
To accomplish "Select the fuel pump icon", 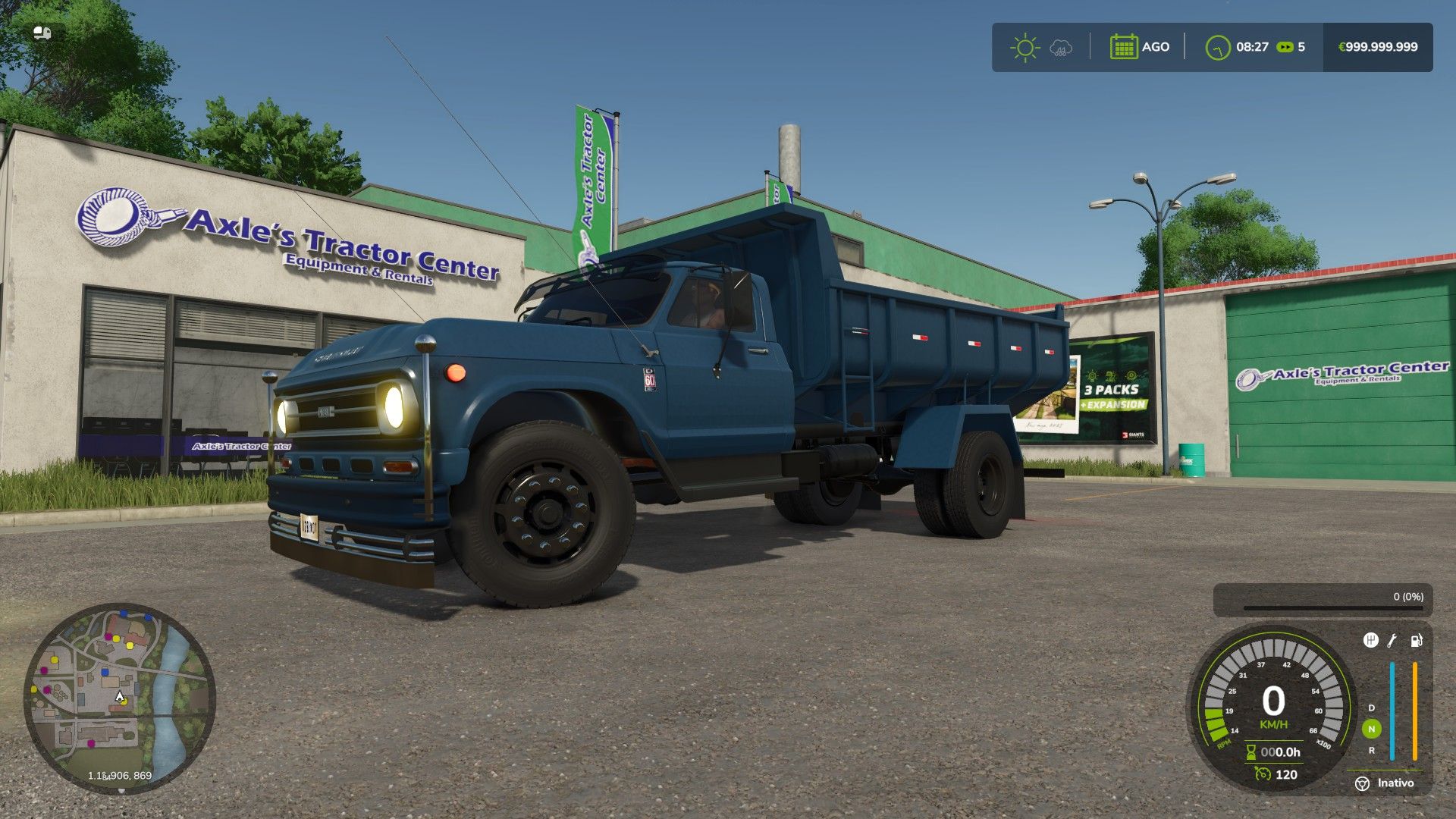I will point(1416,641).
